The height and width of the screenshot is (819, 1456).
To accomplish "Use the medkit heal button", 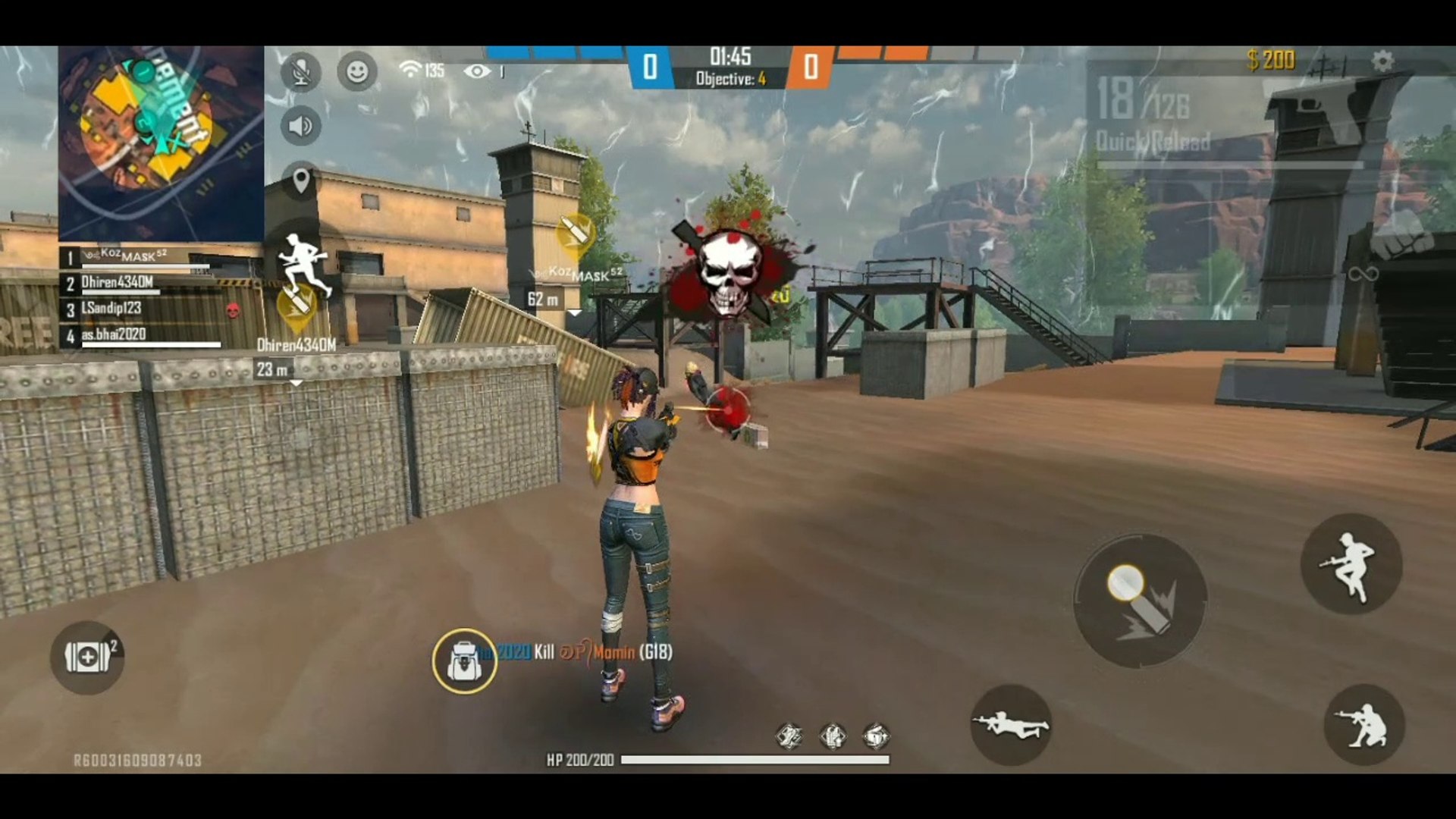I will click(87, 657).
